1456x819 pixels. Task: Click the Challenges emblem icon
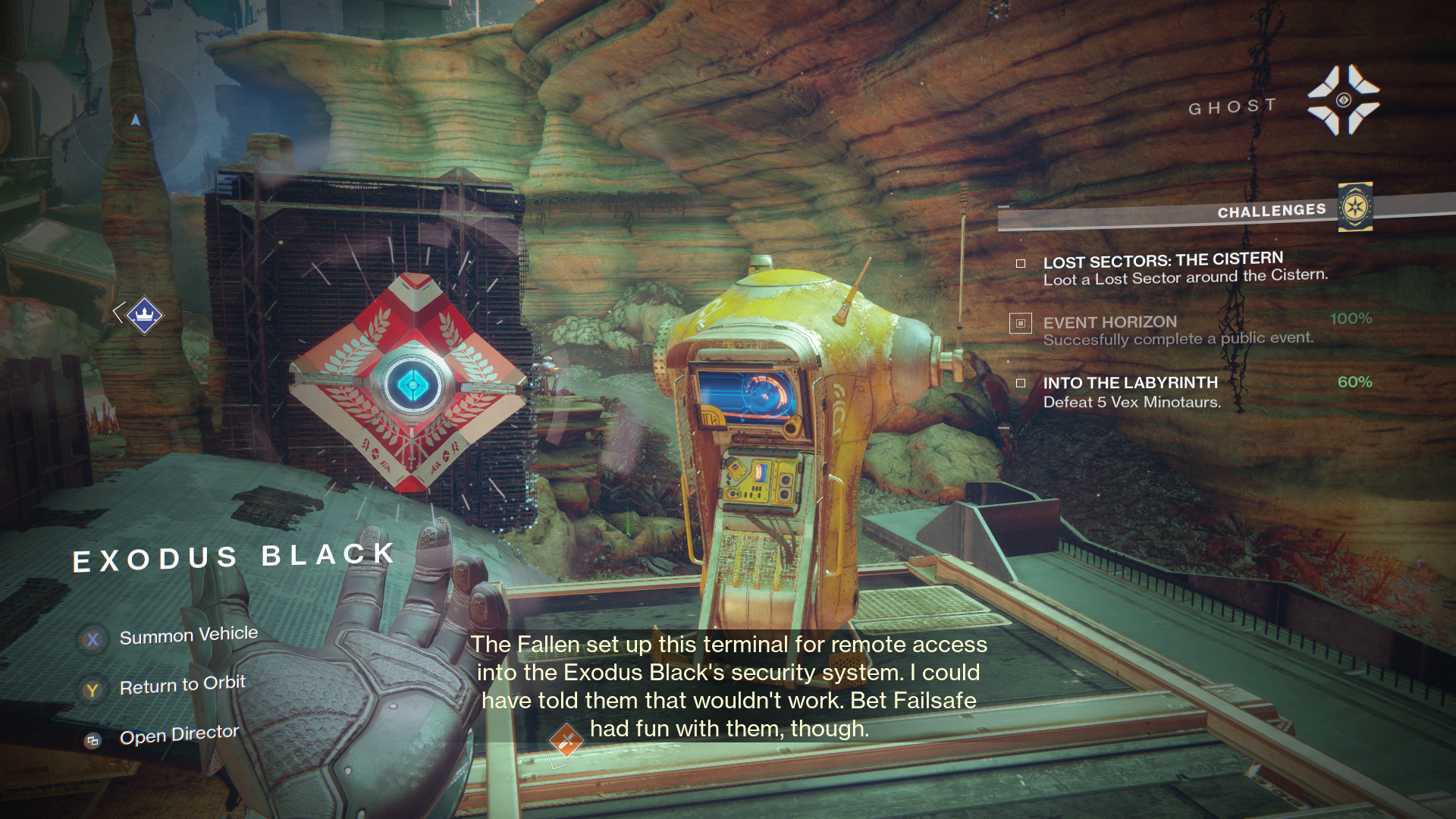[1355, 207]
